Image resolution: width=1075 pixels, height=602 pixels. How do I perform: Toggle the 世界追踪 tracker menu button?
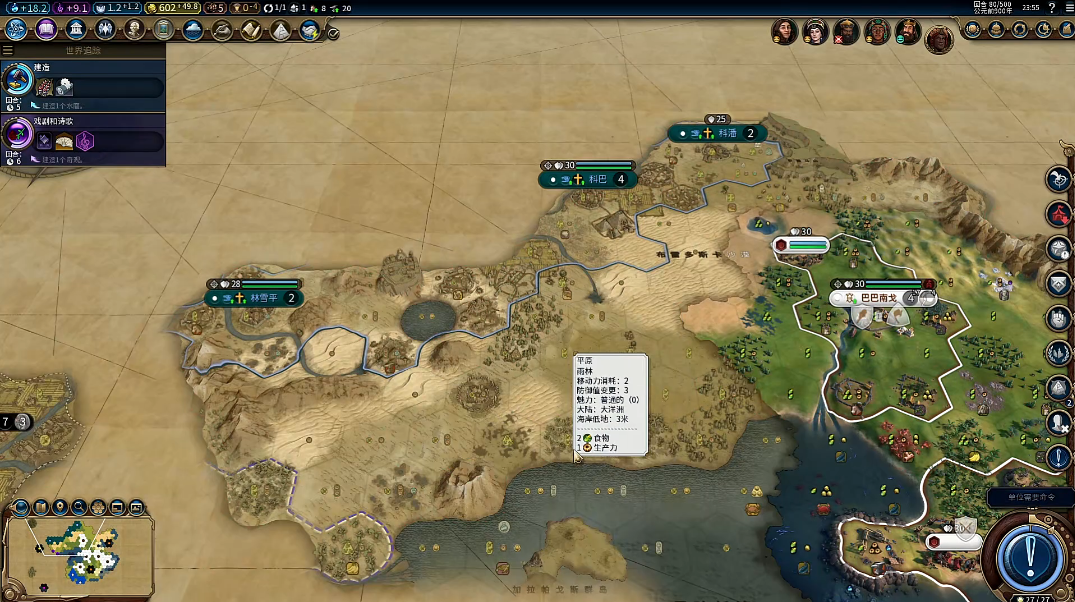click(x=8, y=50)
